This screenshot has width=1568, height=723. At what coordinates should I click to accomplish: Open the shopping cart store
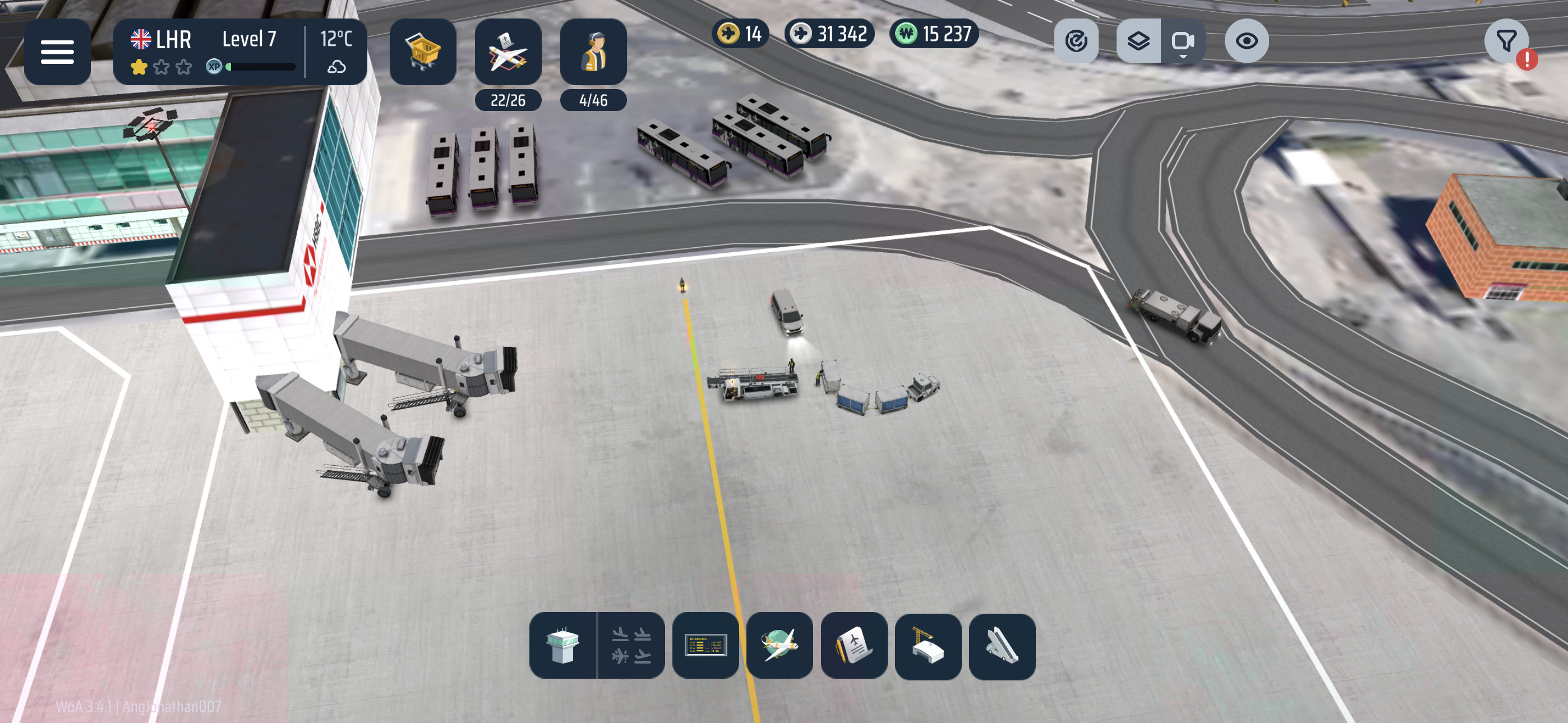pos(422,52)
